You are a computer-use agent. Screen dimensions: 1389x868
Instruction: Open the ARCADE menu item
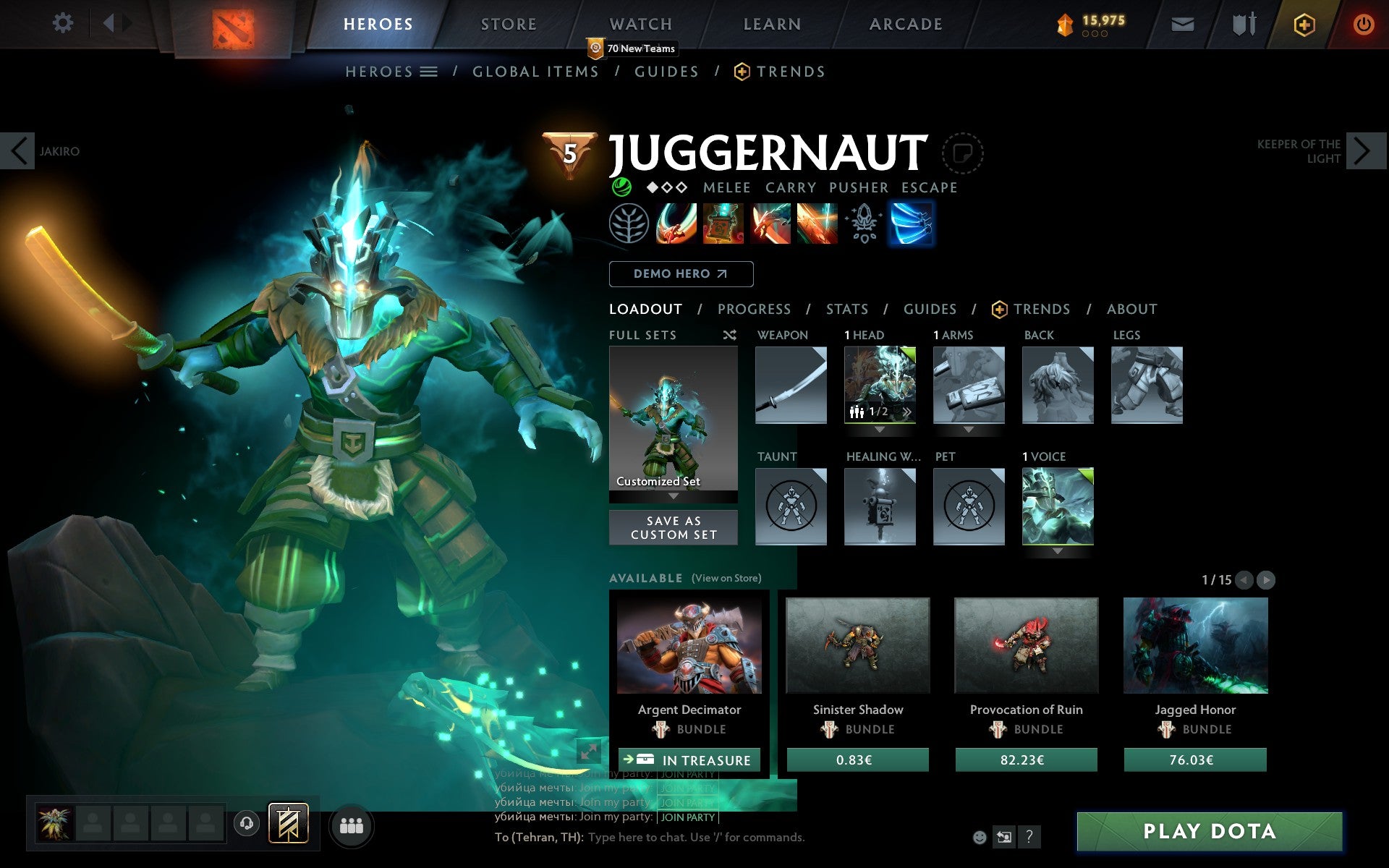click(904, 24)
